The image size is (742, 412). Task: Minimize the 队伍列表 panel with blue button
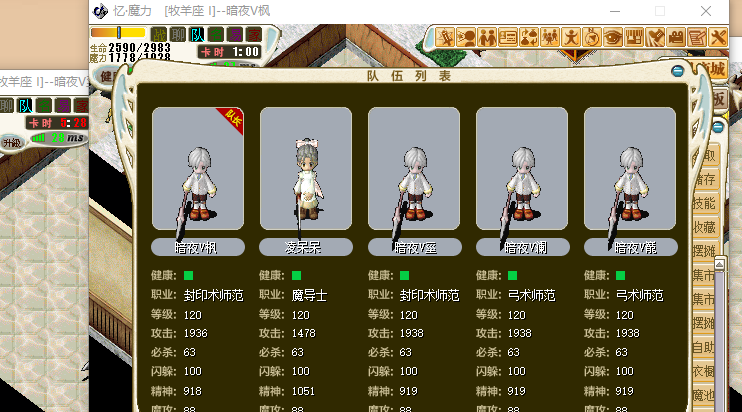pyautogui.click(x=678, y=72)
